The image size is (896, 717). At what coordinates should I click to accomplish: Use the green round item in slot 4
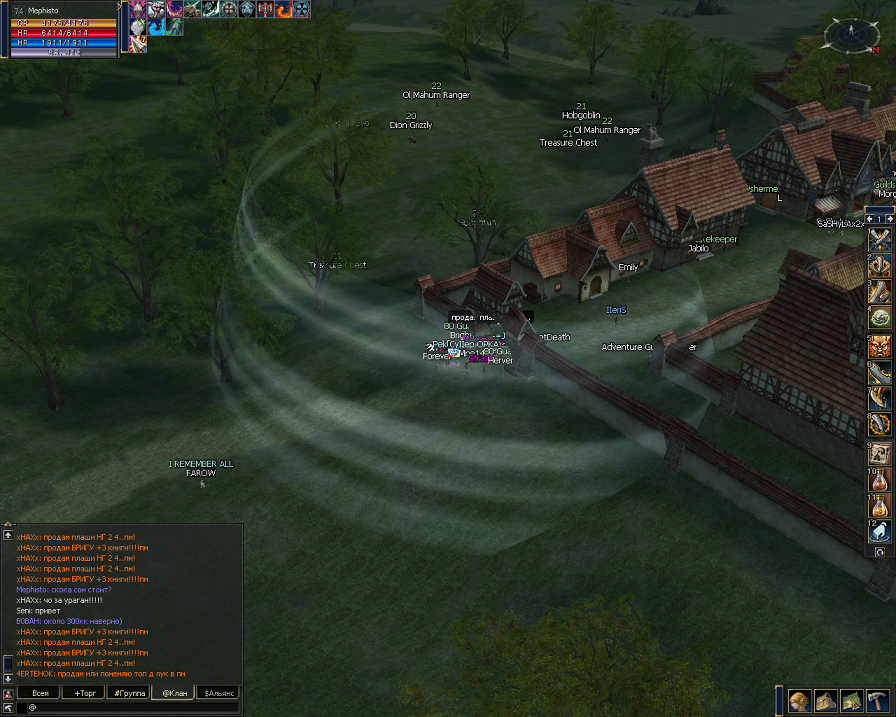[880, 319]
